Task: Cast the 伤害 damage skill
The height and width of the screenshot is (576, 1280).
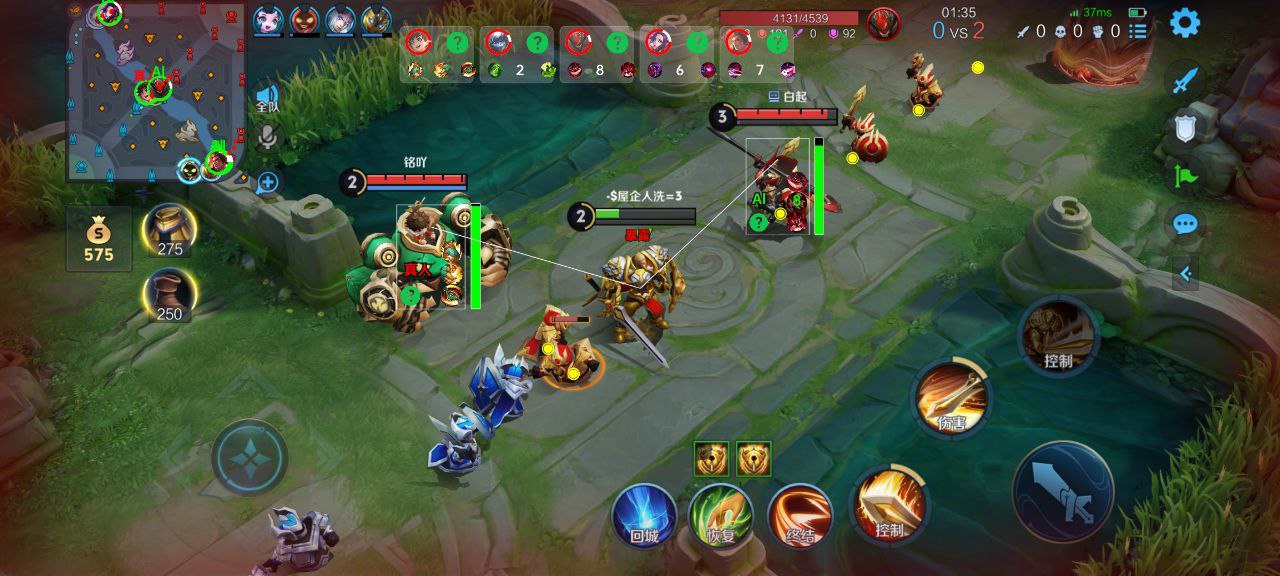Action: pyautogui.click(x=951, y=398)
